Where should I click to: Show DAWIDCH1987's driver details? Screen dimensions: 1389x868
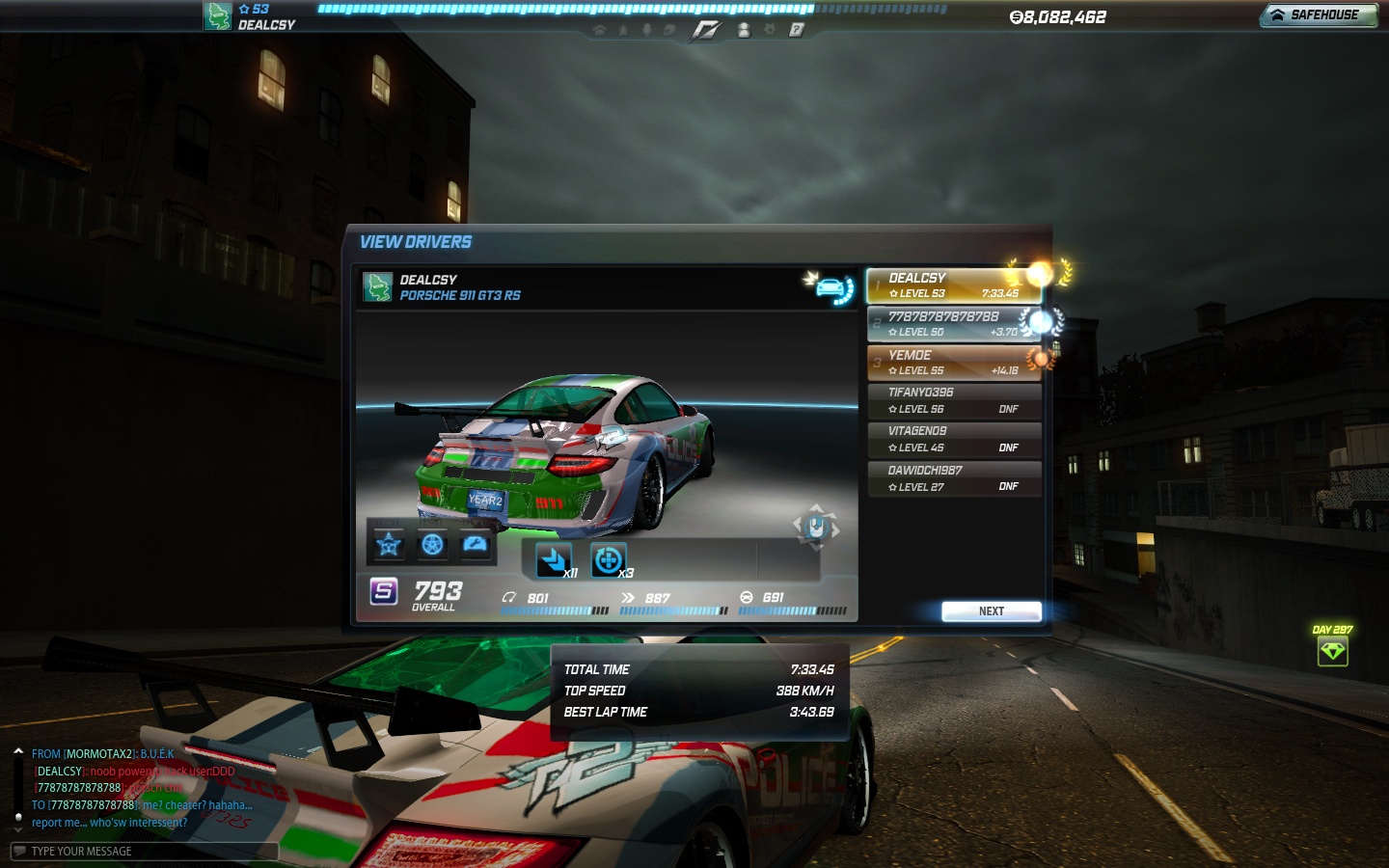[953, 478]
